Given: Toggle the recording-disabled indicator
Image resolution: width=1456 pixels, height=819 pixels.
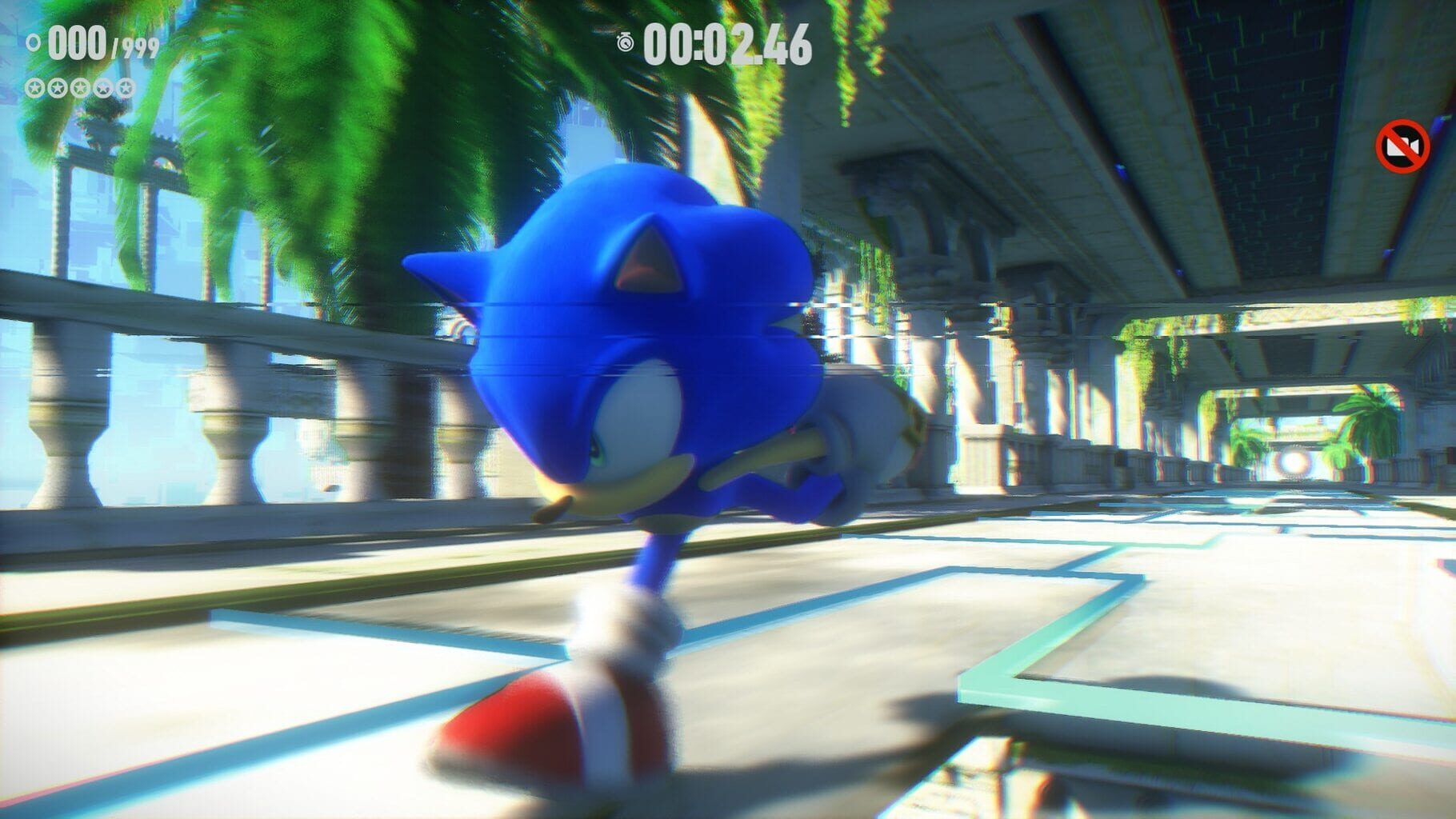Looking at the screenshot, I should (x=1402, y=145).
